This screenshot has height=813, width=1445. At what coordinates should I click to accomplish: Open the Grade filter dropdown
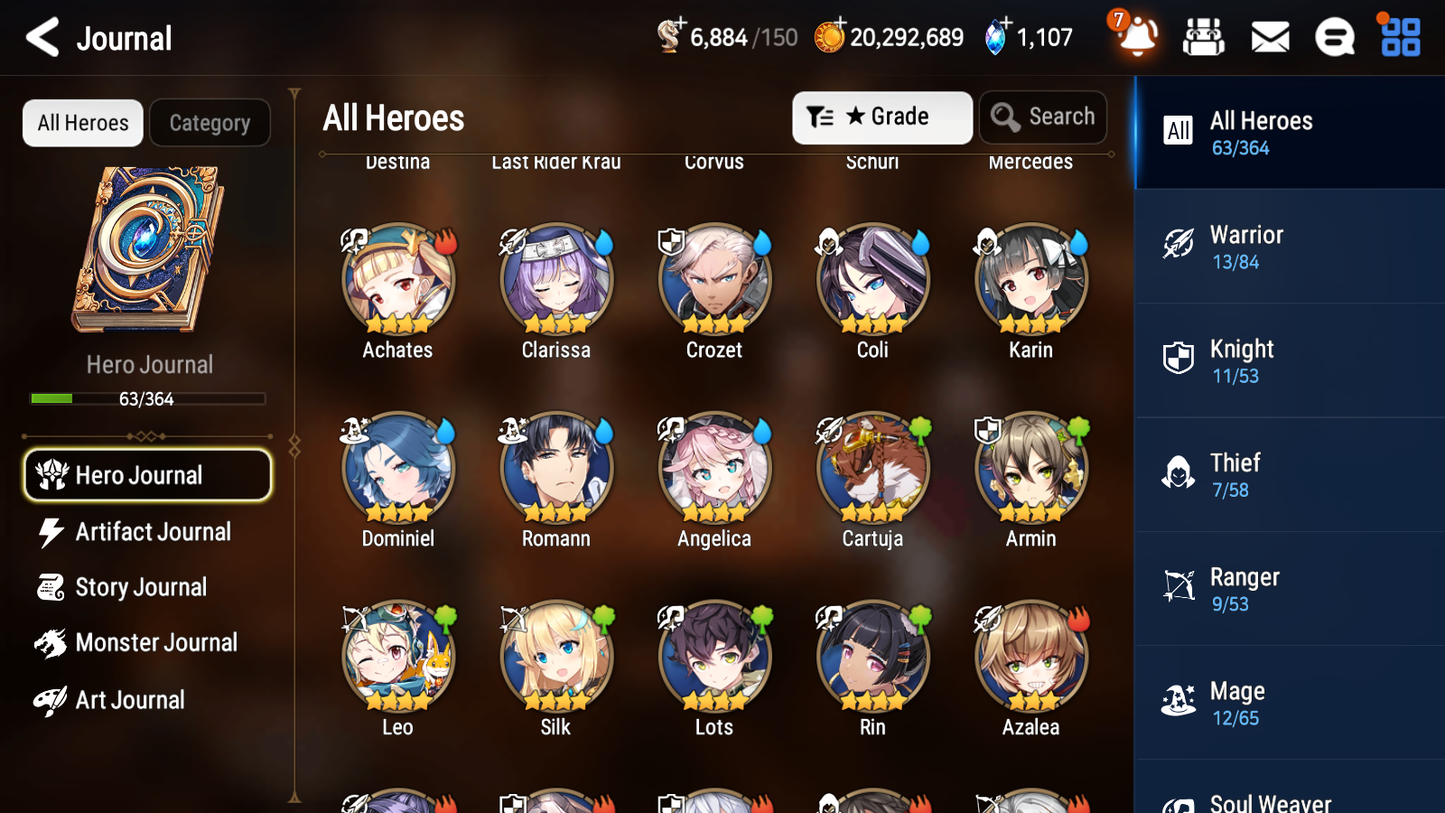click(882, 117)
